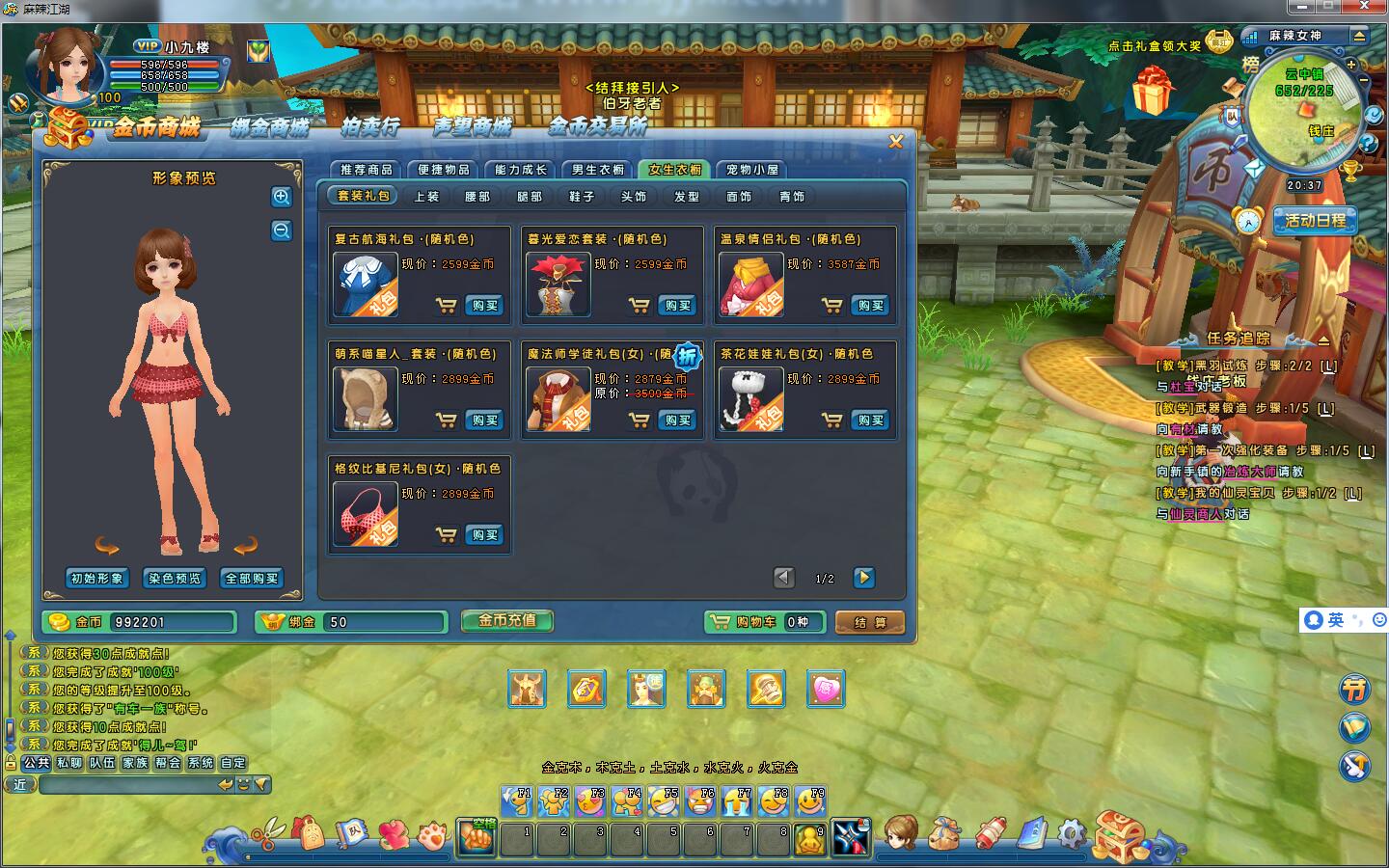Close the gold coin shop window
This screenshot has width=1389, height=868.
[x=896, y=142]
